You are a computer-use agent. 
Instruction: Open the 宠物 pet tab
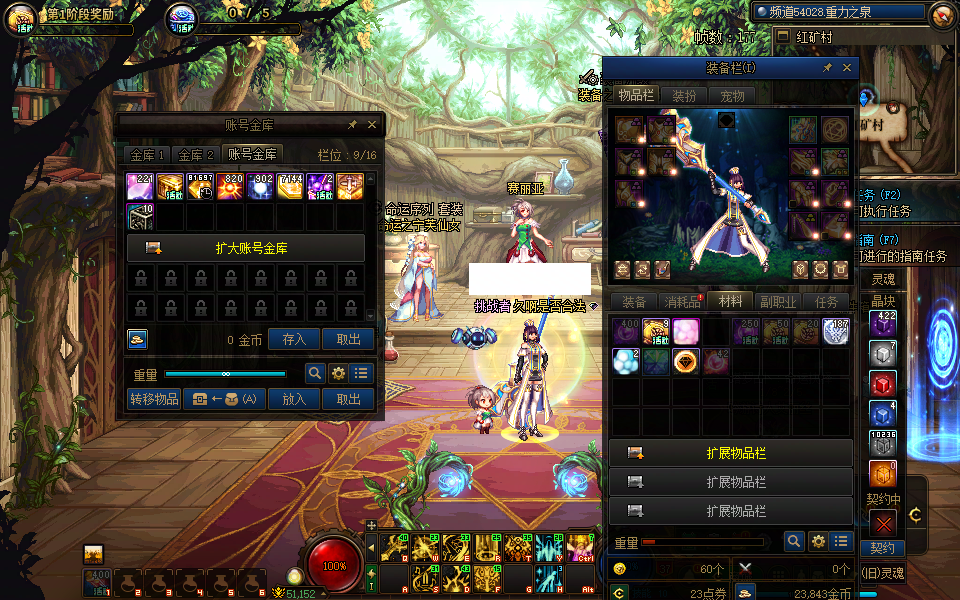tap(732, 96)
